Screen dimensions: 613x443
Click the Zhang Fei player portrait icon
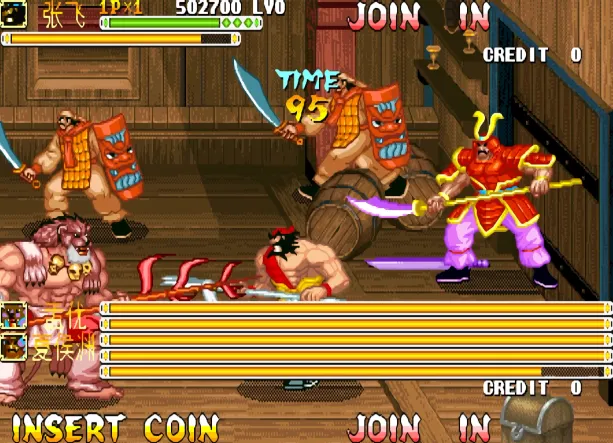click(12, 13)
